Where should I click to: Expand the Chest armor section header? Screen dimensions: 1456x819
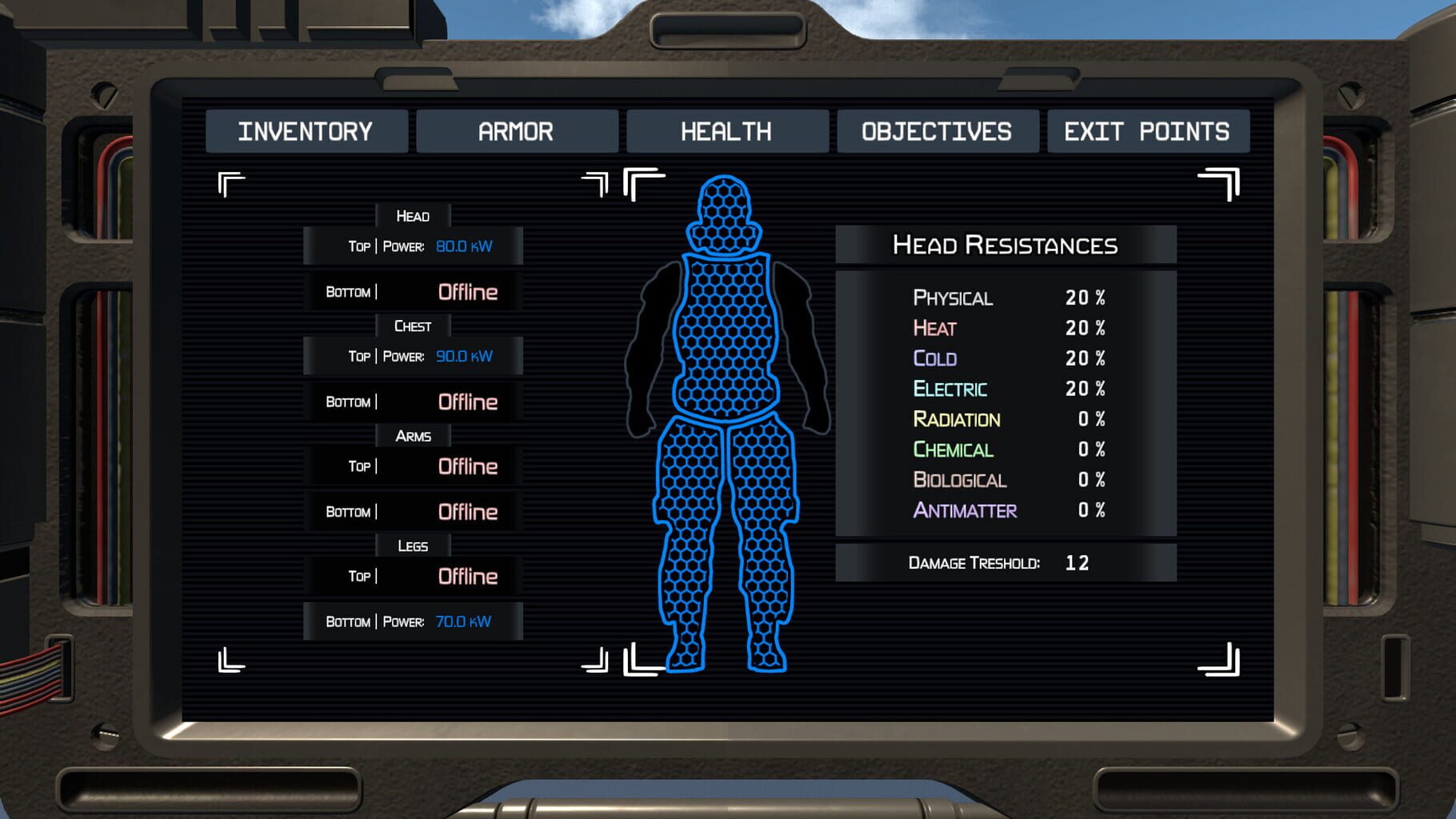tap(413, 326)
